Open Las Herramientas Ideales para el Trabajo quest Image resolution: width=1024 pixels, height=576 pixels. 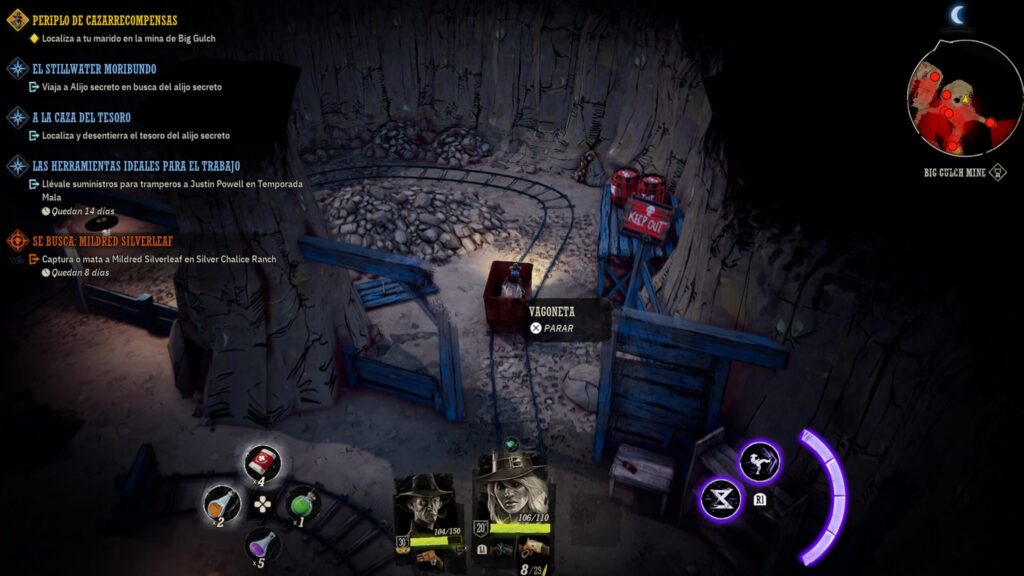click(136, 165)
